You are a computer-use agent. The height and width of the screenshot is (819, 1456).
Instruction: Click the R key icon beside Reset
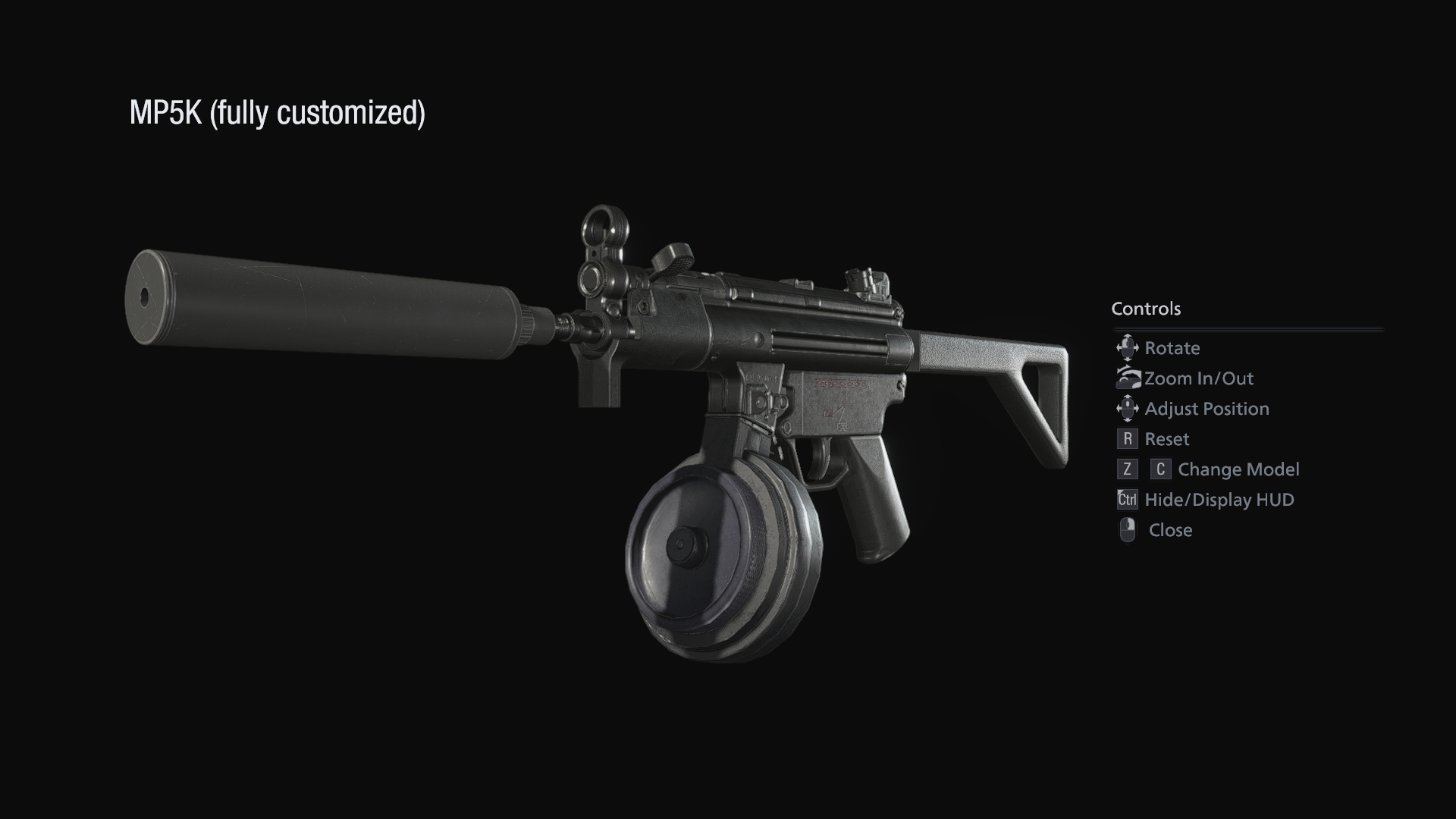tap(1128, 438)
